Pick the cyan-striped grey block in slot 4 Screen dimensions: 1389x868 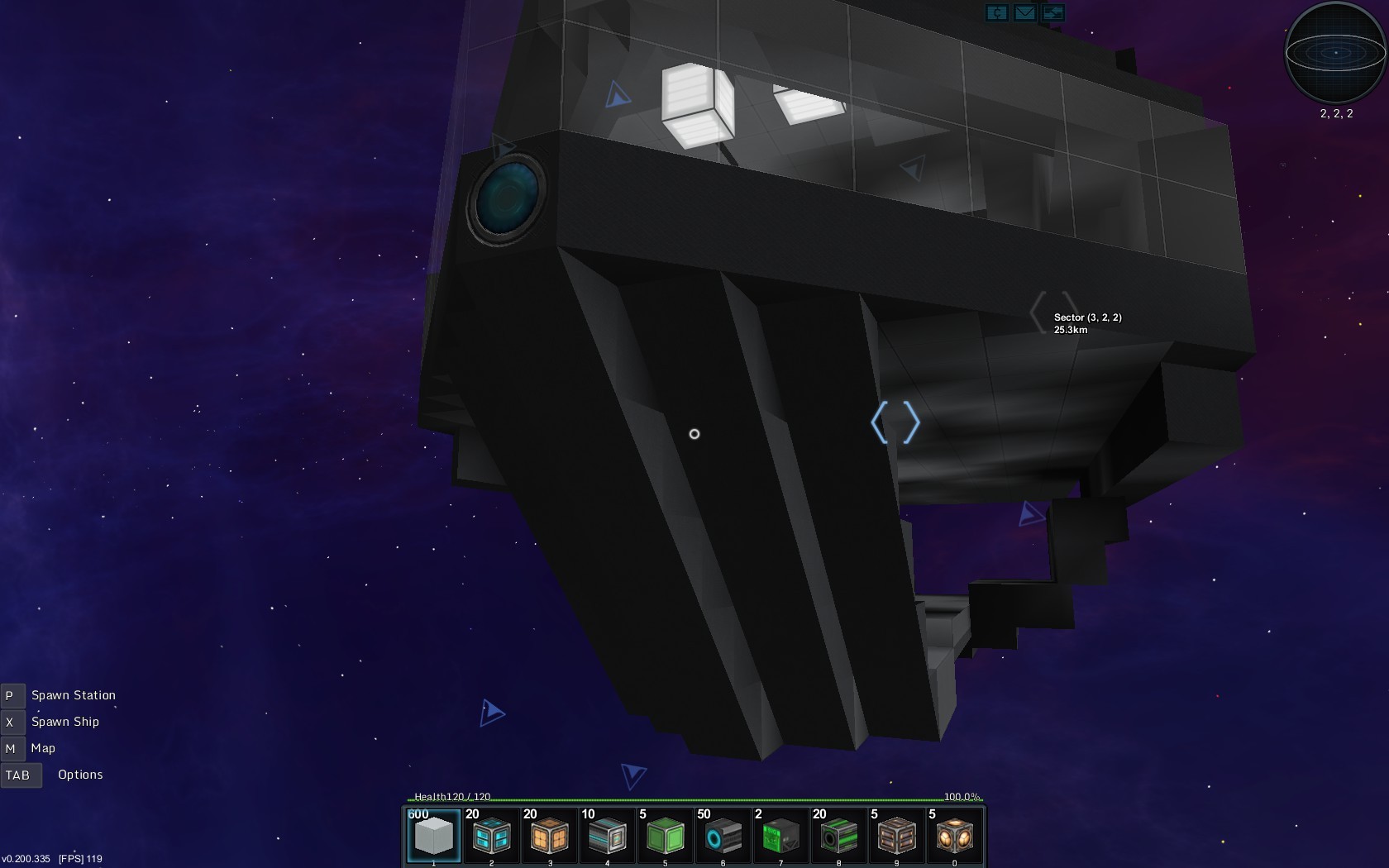tap(607, 836)
